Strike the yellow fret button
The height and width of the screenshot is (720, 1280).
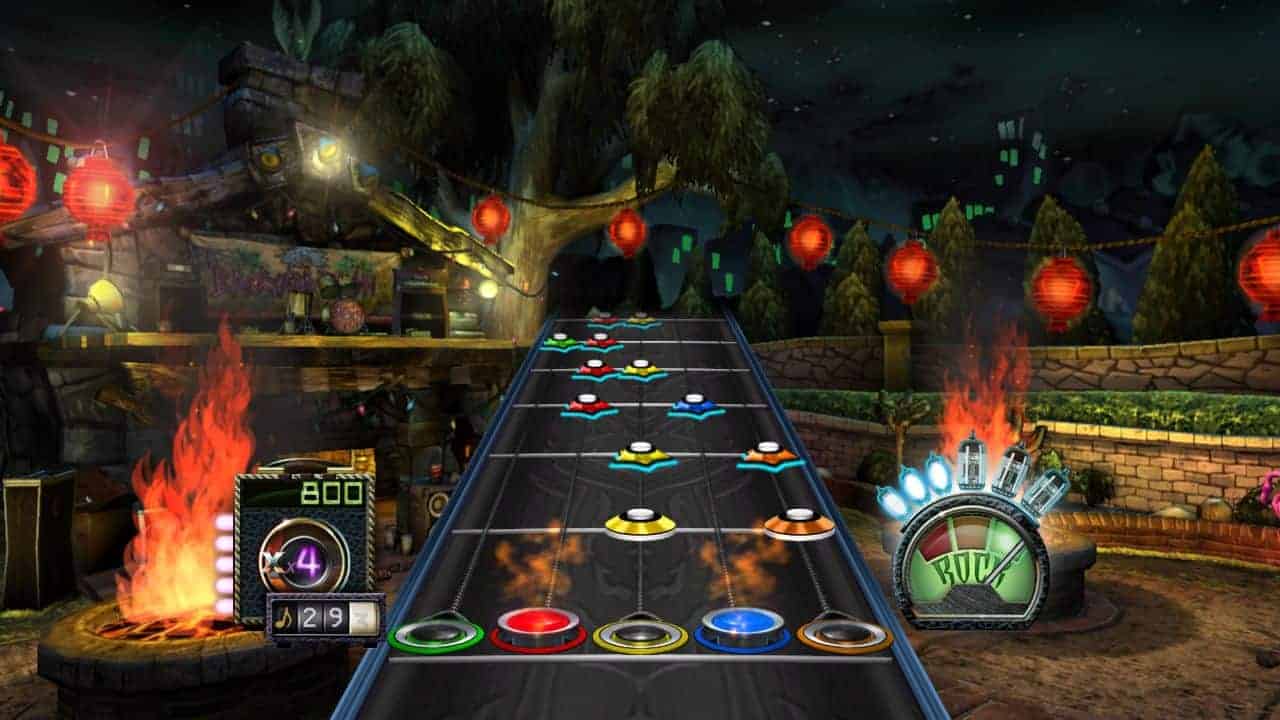[640, 635]
